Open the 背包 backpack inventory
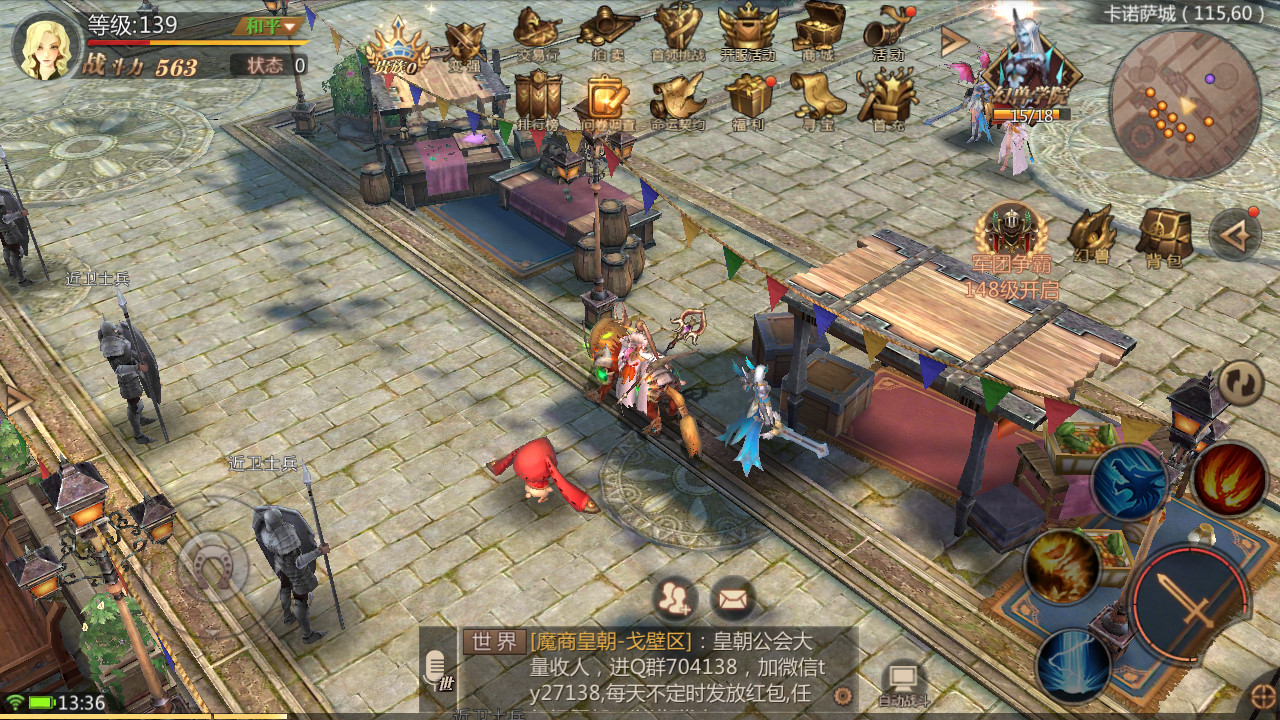The height and width of the screenshot is (720, 1280). [1163, 238]
